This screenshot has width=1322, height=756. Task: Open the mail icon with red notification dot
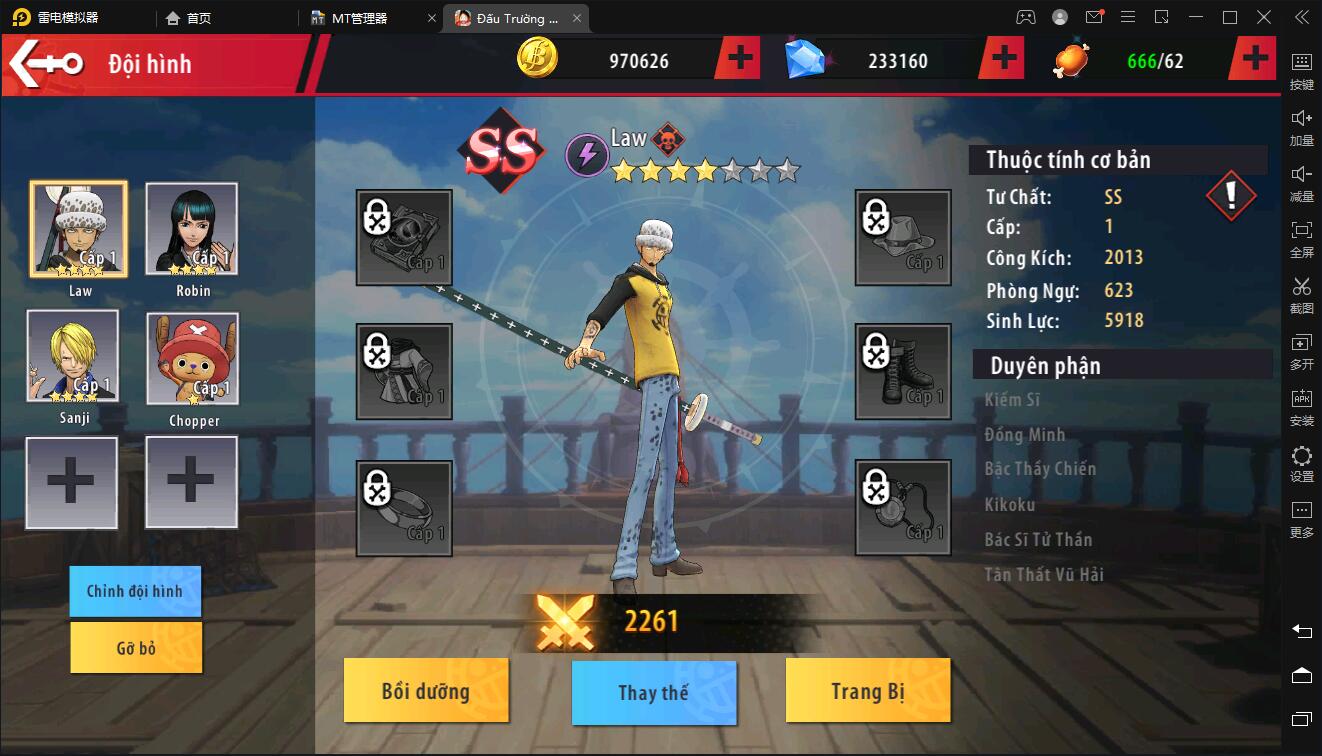(1095, 17)
